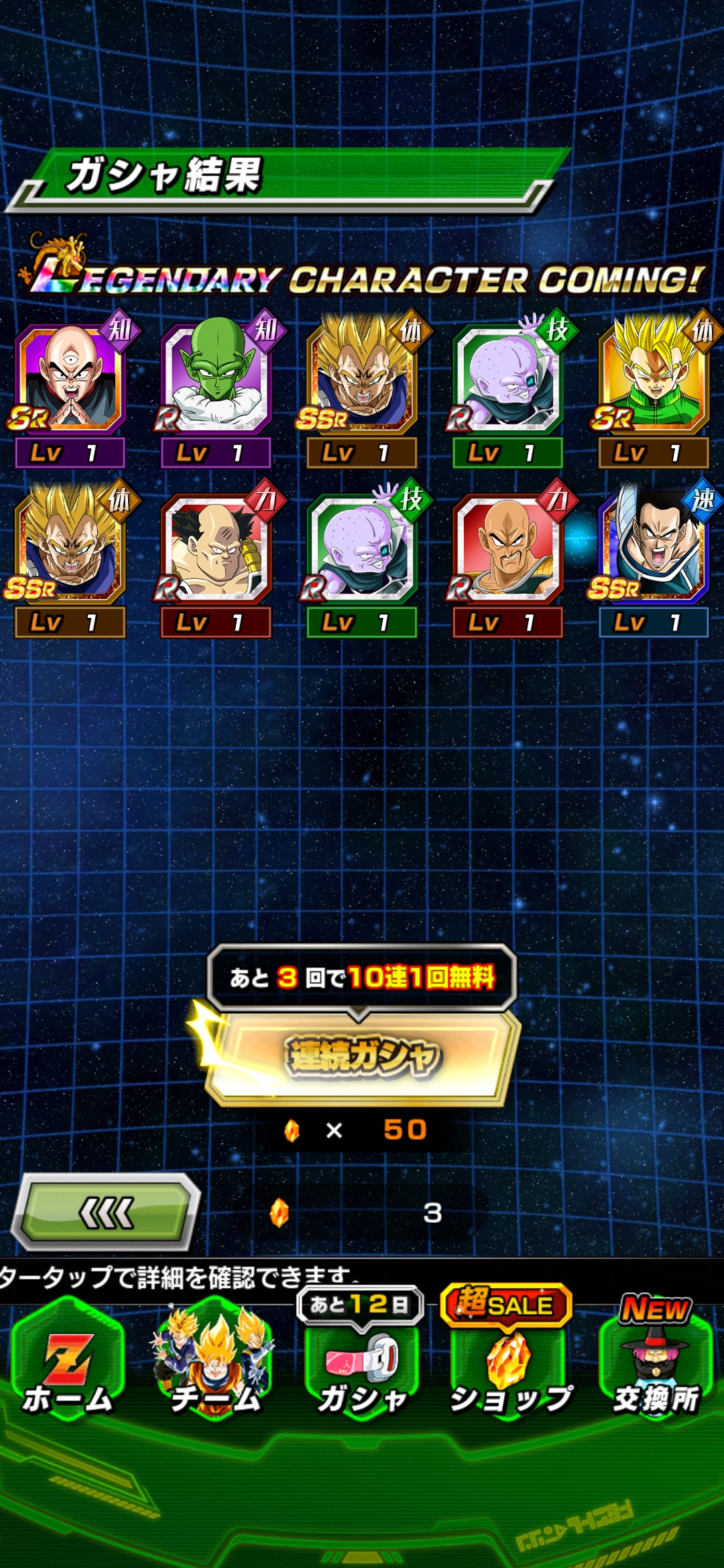Select the SSR 速 type card

click(x=654, y=549)
